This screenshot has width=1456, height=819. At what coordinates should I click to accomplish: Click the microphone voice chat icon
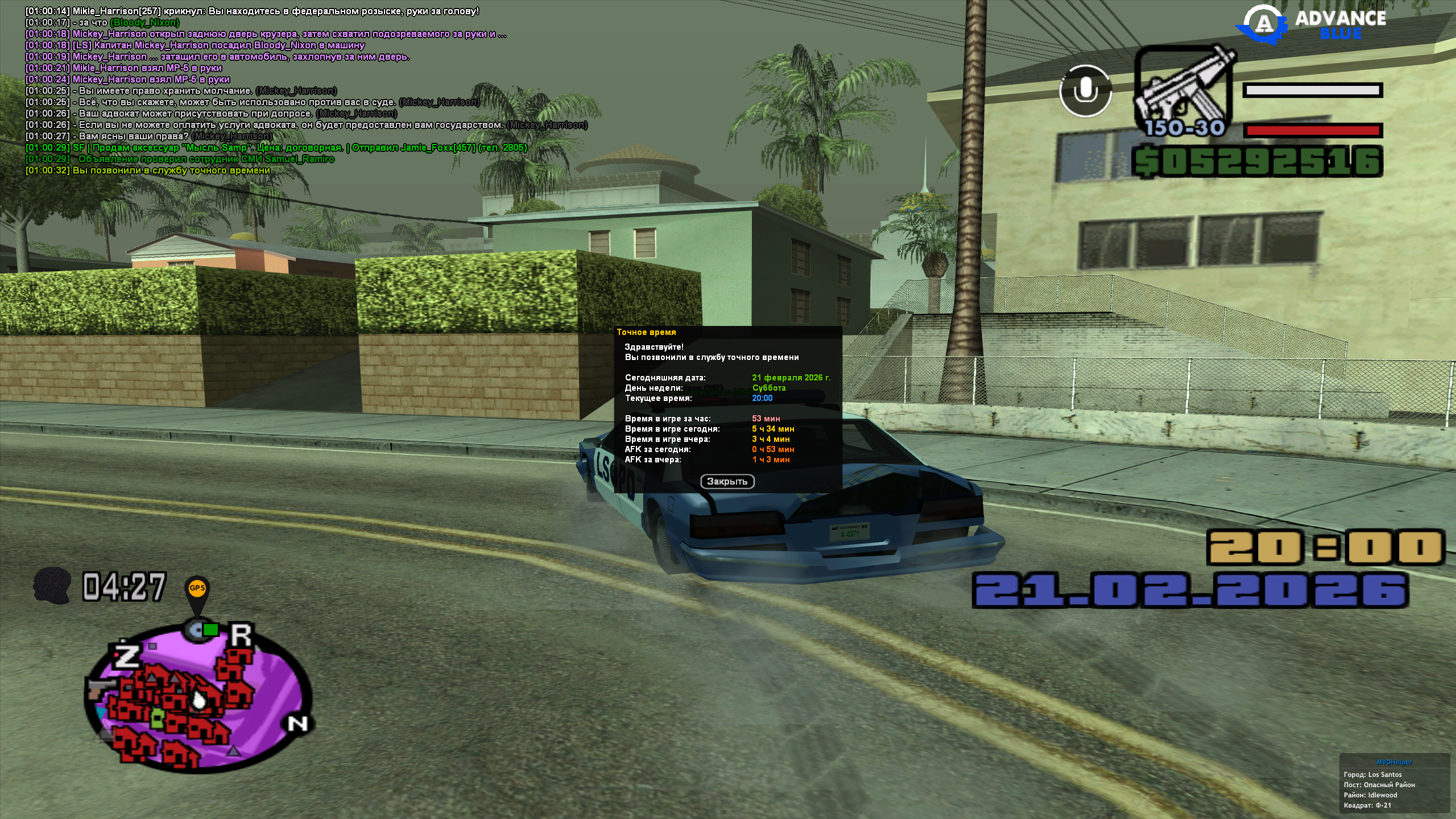tap(1085, 91)
